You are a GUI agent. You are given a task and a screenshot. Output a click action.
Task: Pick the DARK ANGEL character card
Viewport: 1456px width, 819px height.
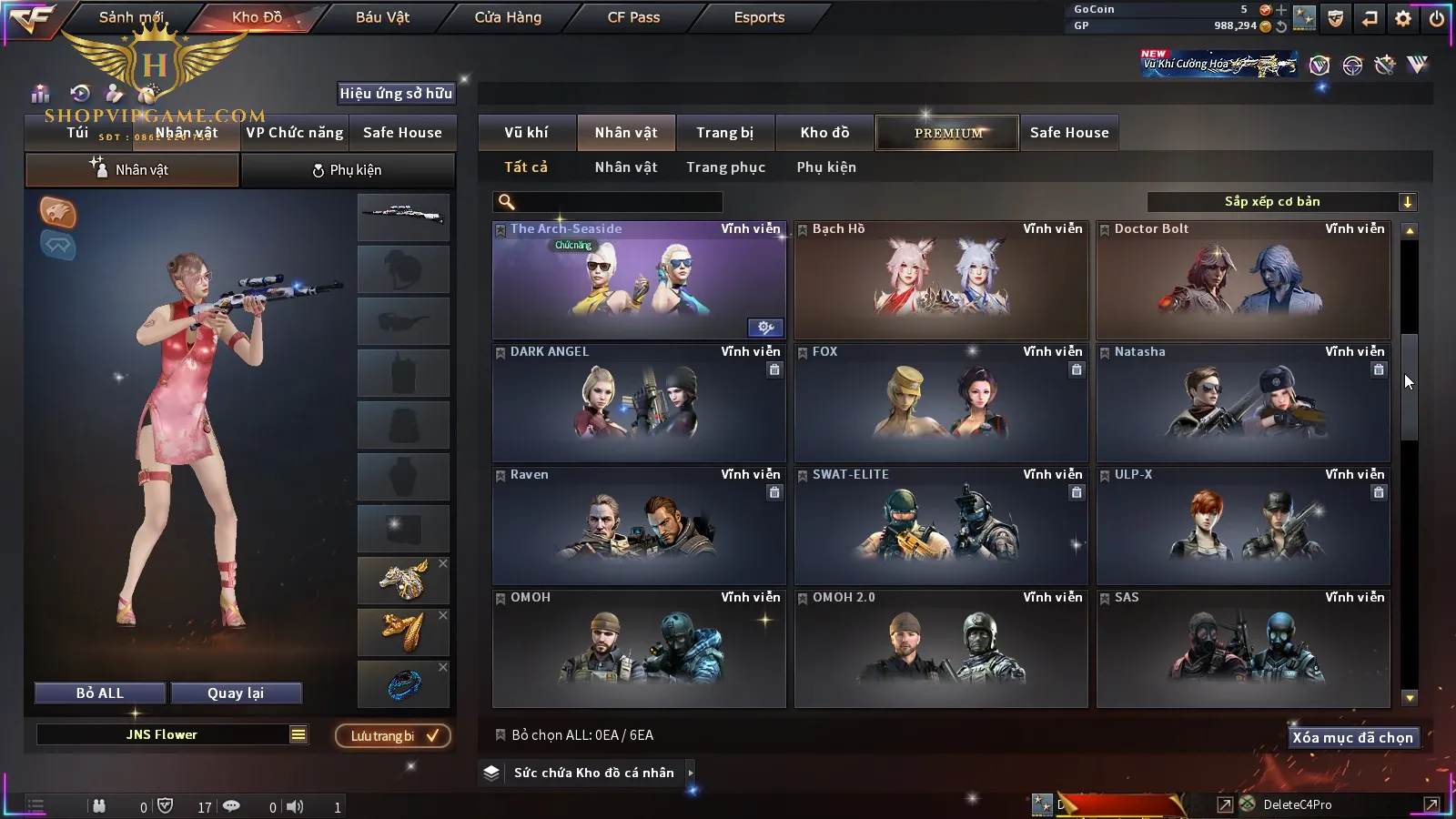pos(639,403)
